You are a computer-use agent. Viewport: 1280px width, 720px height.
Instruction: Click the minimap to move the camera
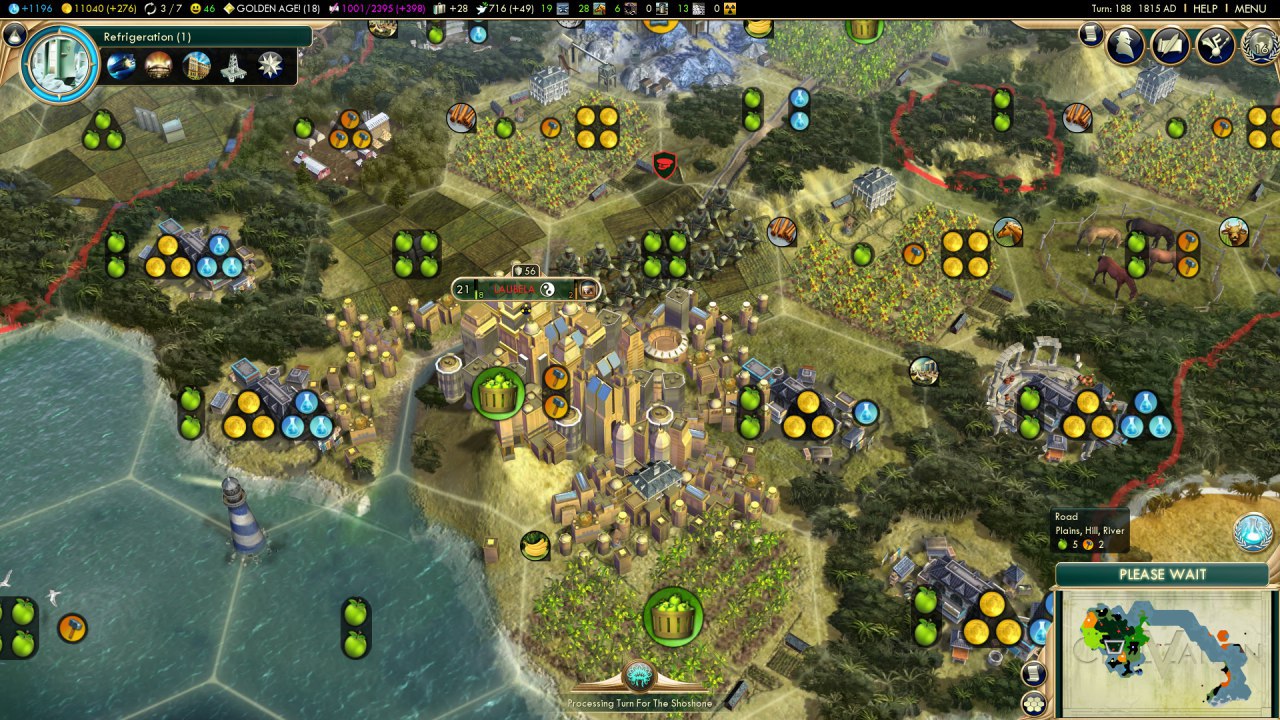tap(1166, 651)
